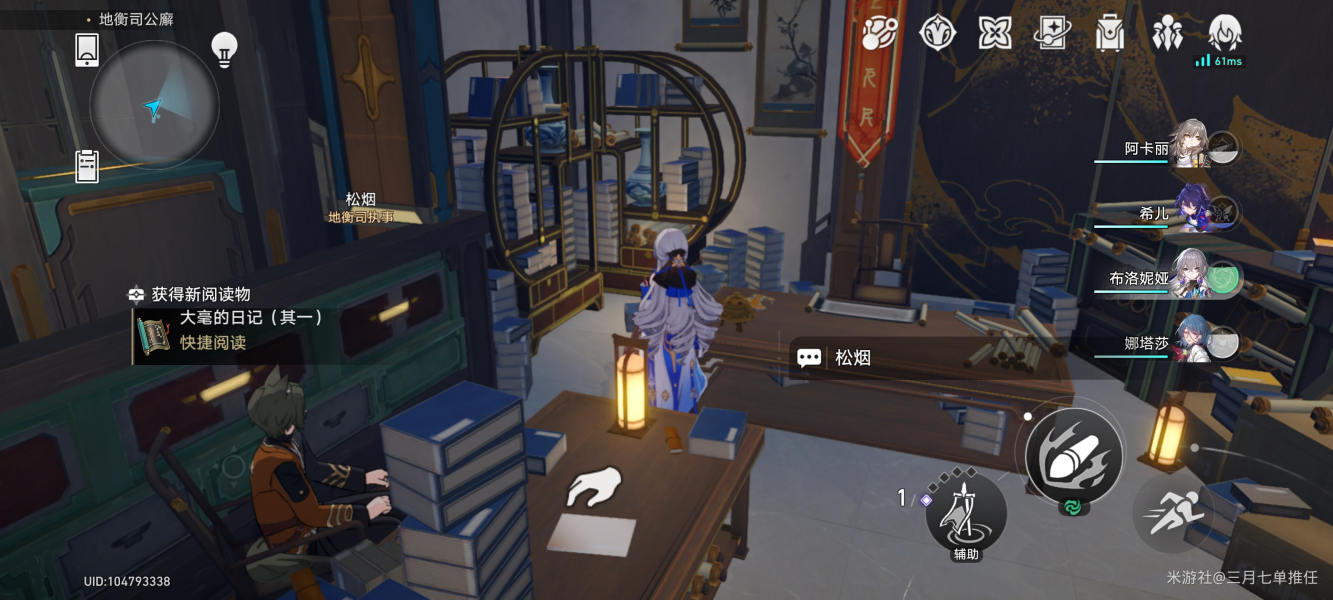1333x600 pixels.
Task: Toggle the sprint running button
Action: [x=1172, y=512]
